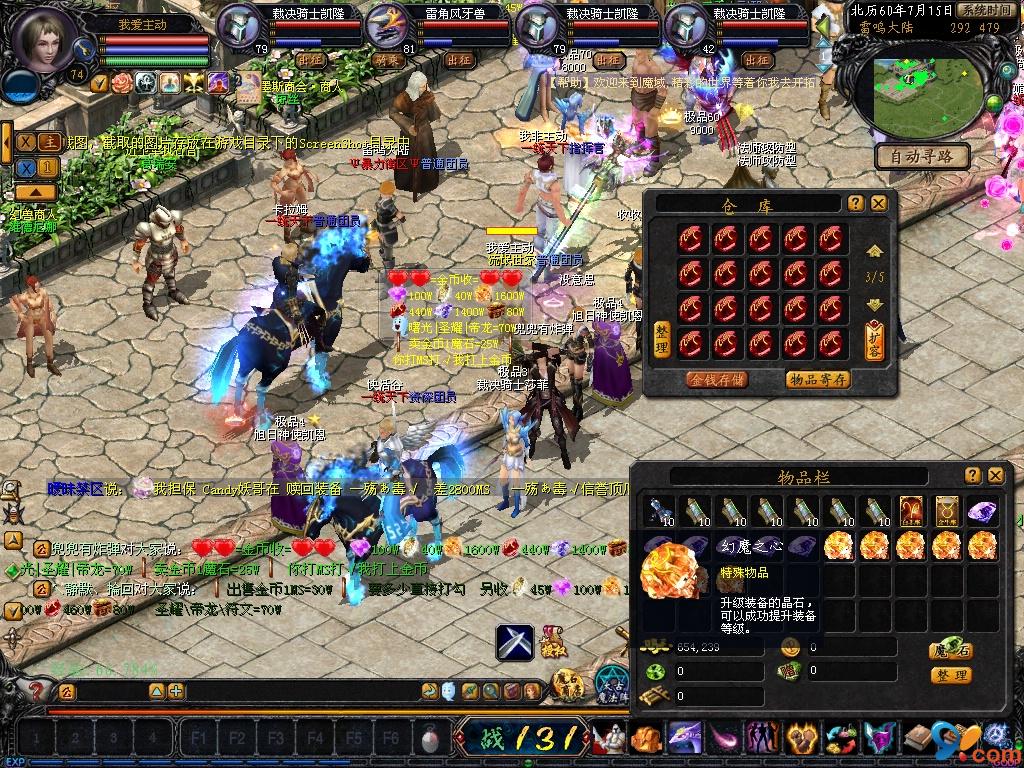Click the 物品寄存 item storage button
This screenshot has height=768, width=1024.
coord(817,379)
